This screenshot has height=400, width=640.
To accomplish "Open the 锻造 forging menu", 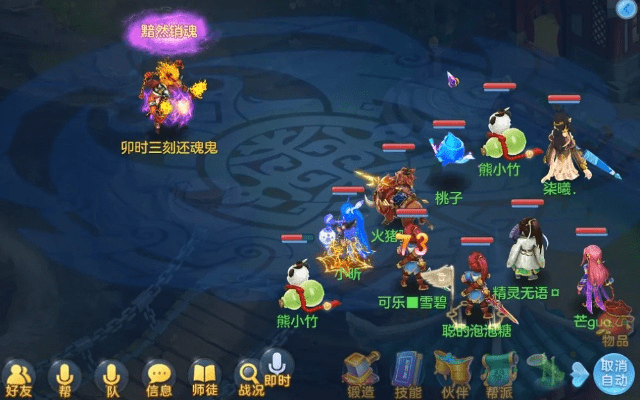I will click(359, 375).
